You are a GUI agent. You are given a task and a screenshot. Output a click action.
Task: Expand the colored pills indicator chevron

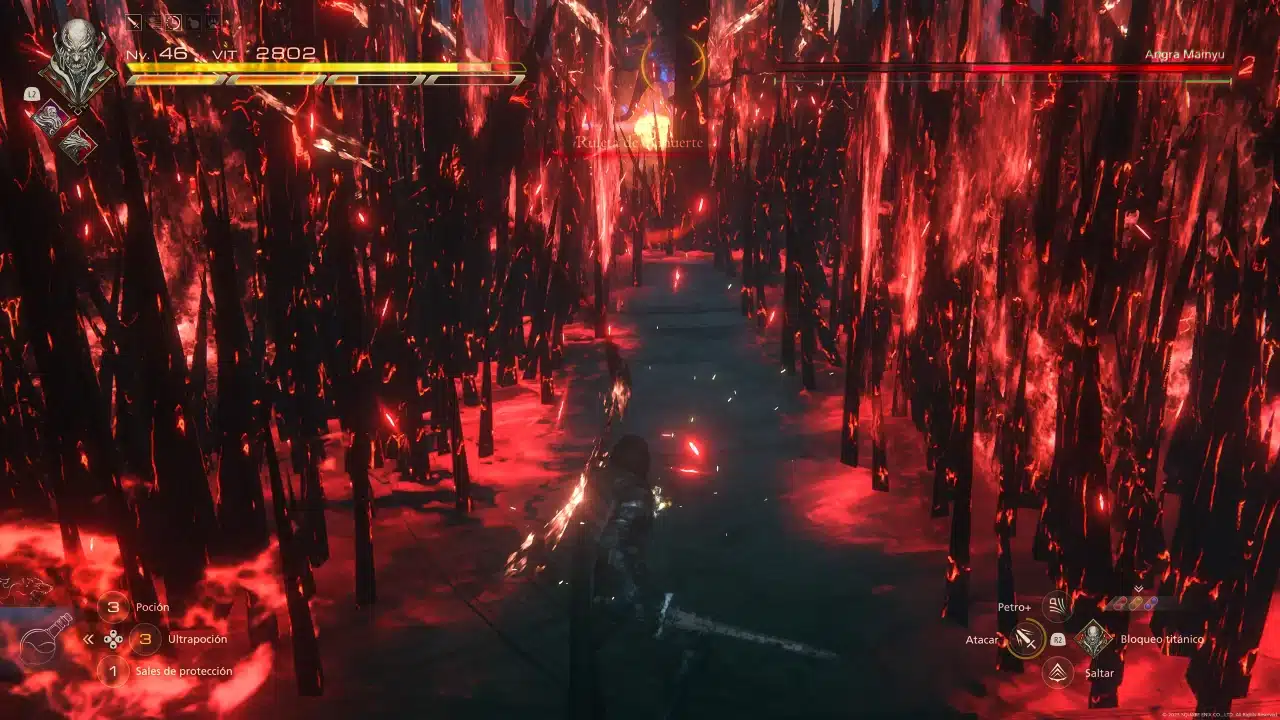coord(1138,589)
